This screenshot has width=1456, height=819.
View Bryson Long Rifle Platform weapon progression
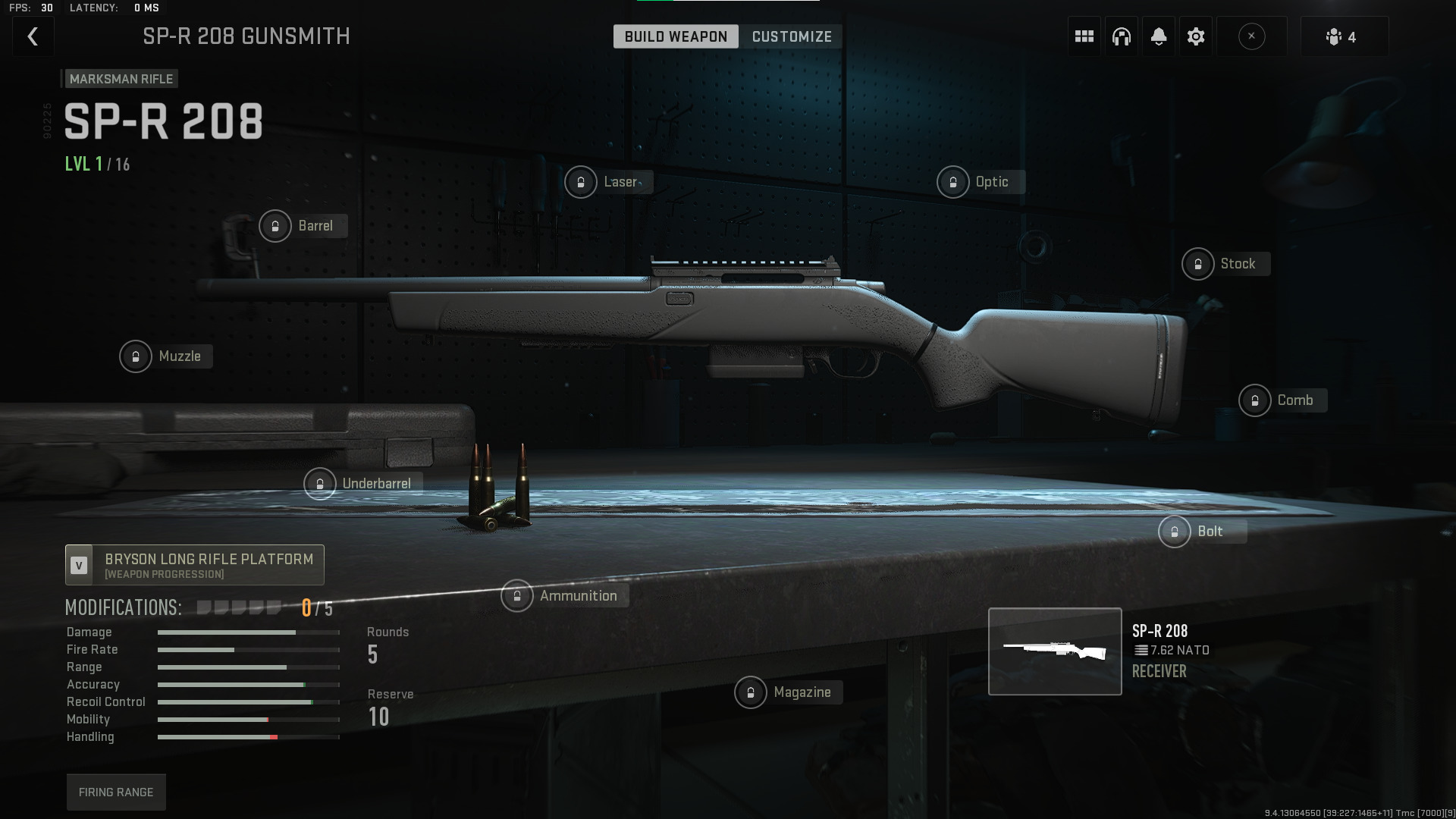pyautogui.click(x=195, y=565)
